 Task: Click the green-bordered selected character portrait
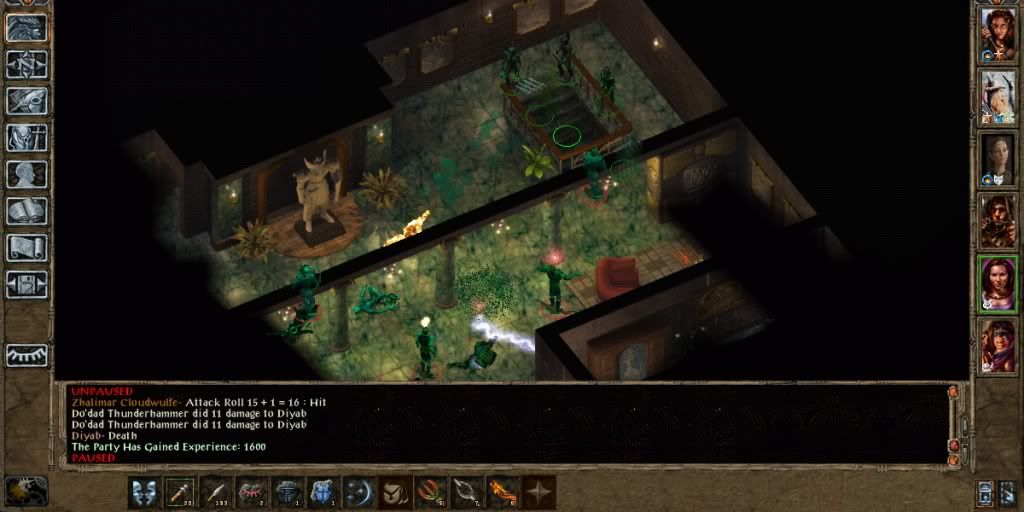[997, 284]
